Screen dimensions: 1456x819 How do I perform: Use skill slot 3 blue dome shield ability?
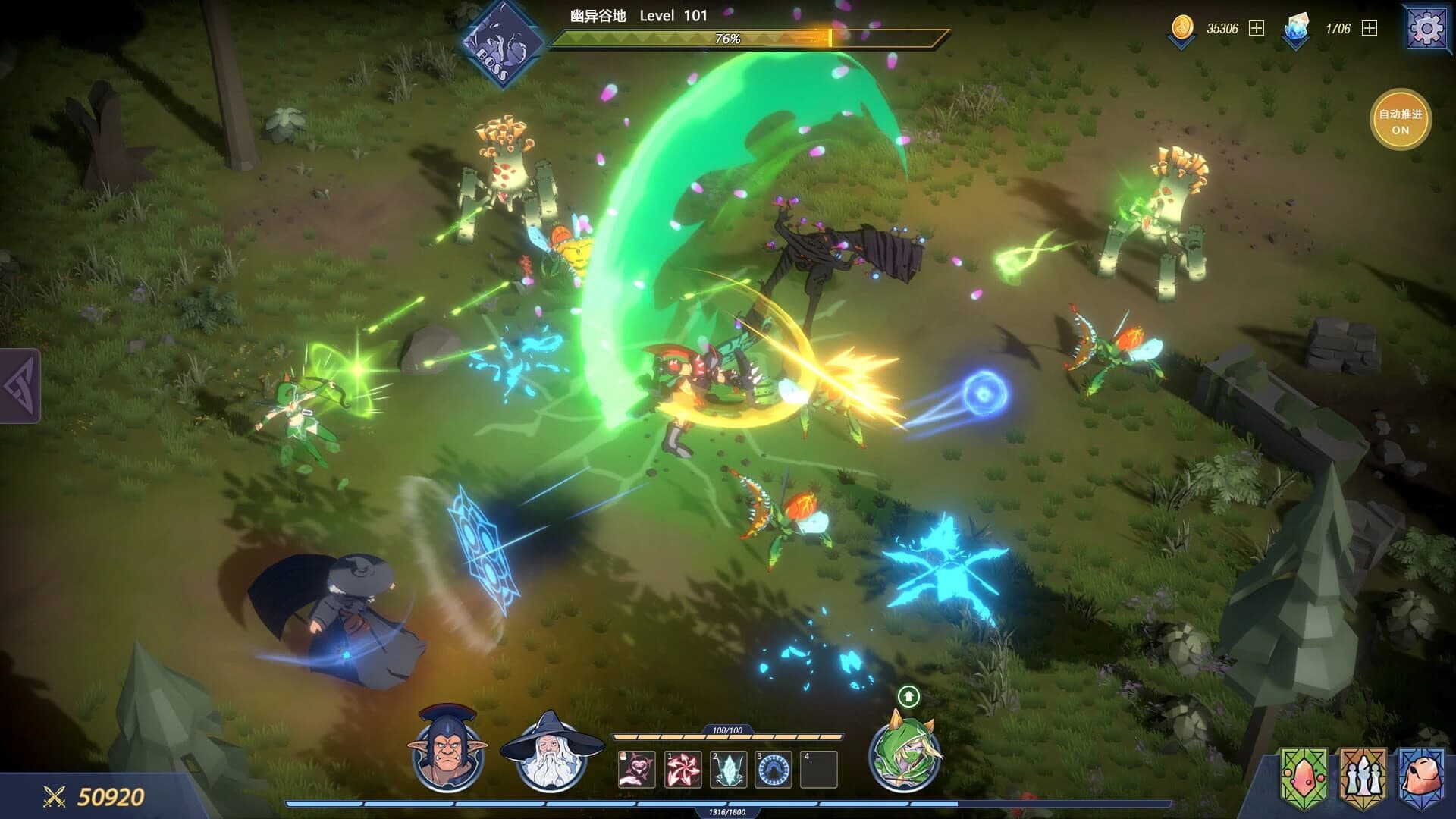[x=772, y=769]
